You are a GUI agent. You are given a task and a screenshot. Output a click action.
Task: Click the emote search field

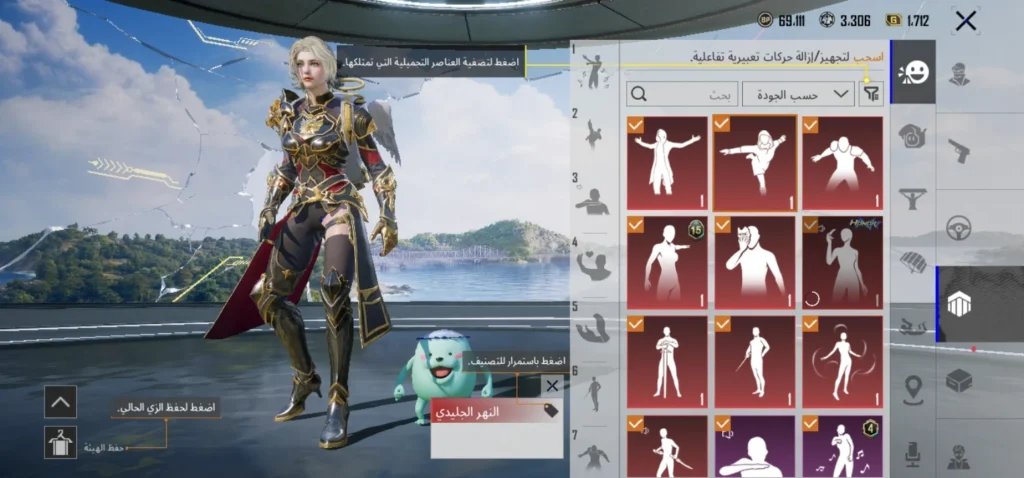[682, 95]
